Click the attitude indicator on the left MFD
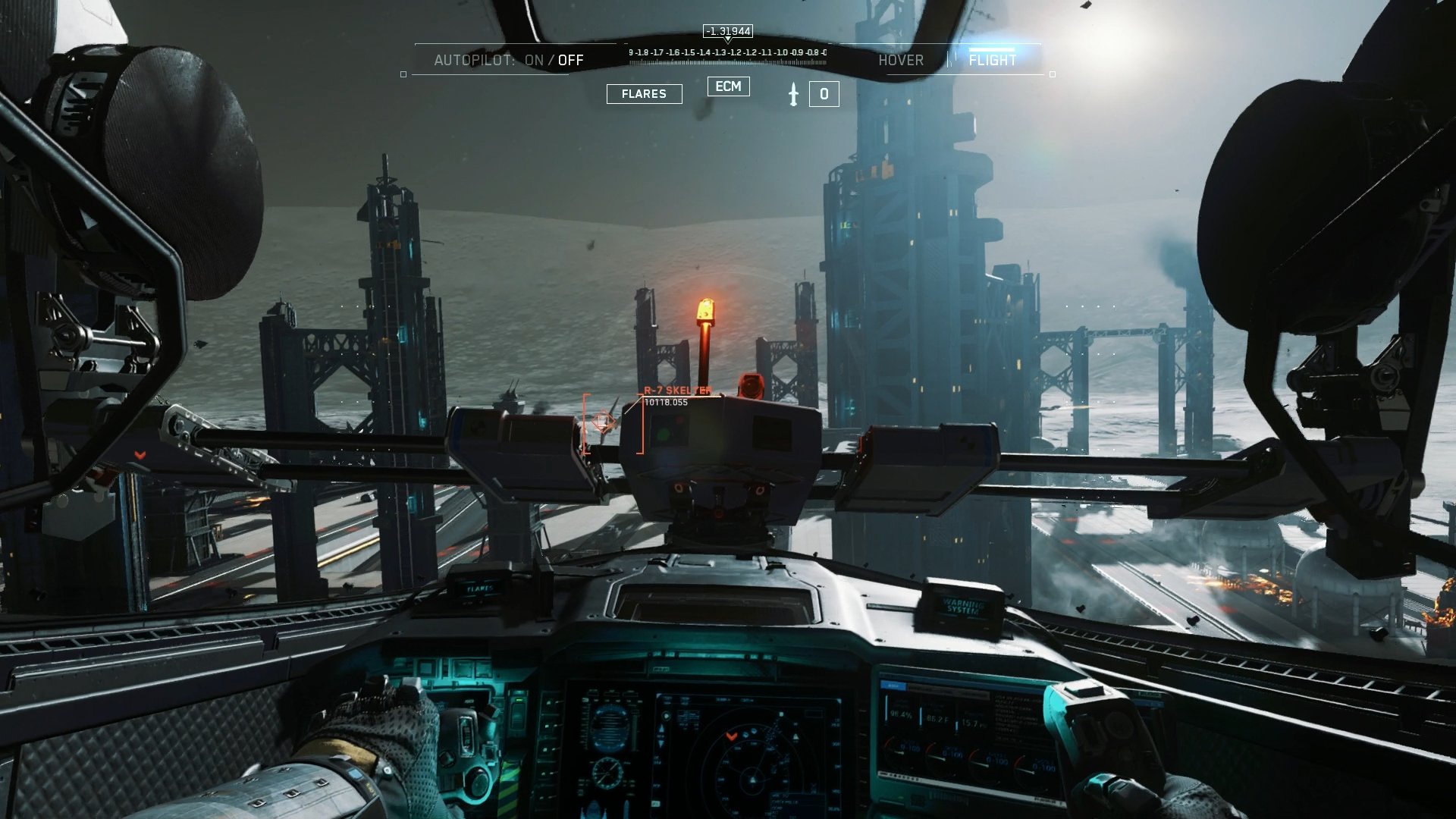 610,726
